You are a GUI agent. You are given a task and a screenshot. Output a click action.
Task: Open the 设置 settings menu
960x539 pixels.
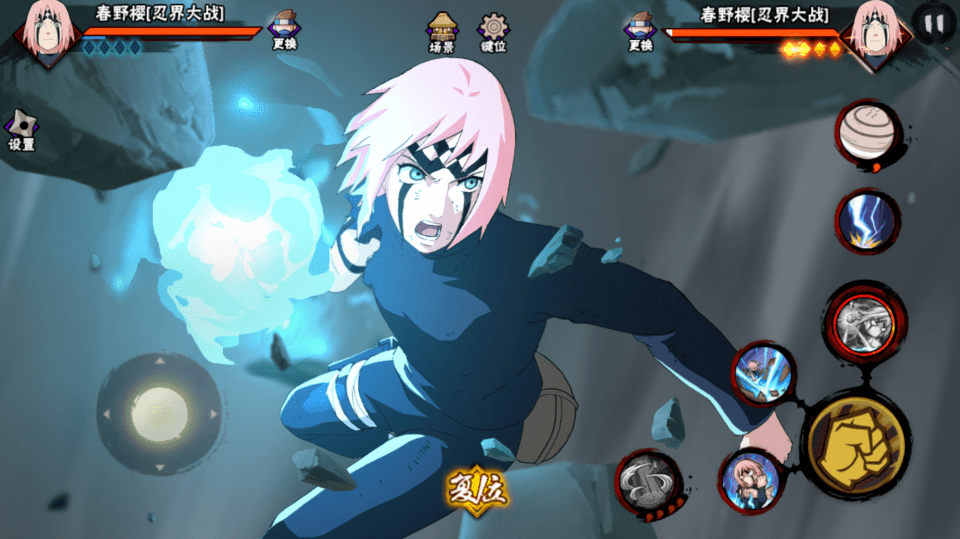[x=21, y=129]
